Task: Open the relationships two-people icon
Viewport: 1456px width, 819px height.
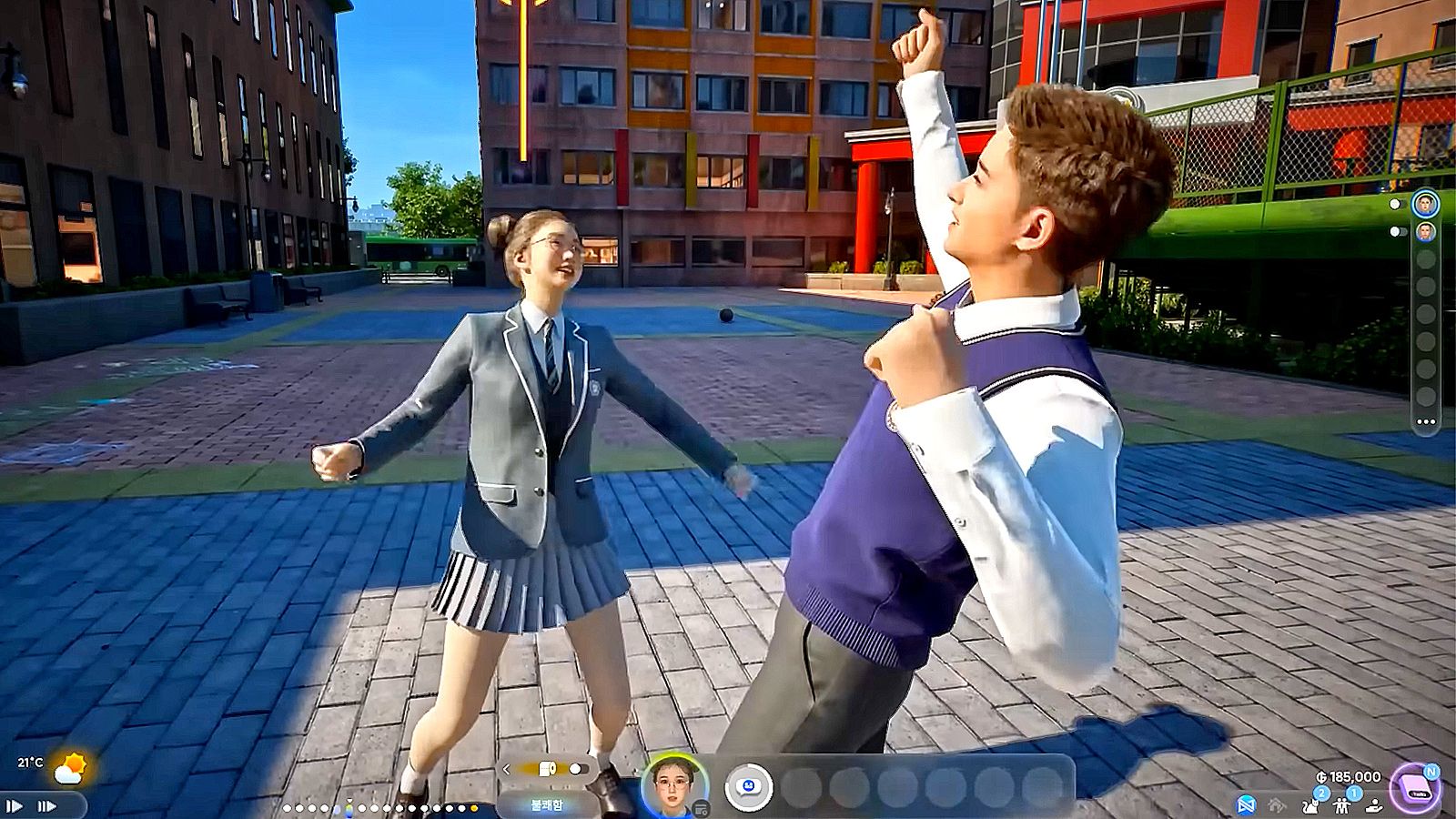Action: (x=1342, y=804)
